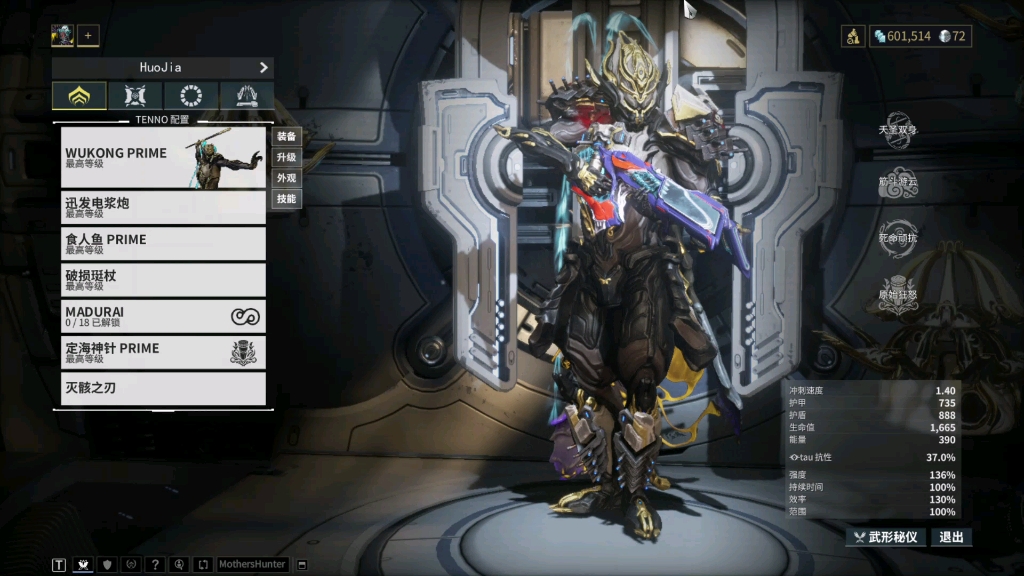The image size is (1024, 576).
Task: Open the 升级 upgrade menu
Action: coord(287,157)
